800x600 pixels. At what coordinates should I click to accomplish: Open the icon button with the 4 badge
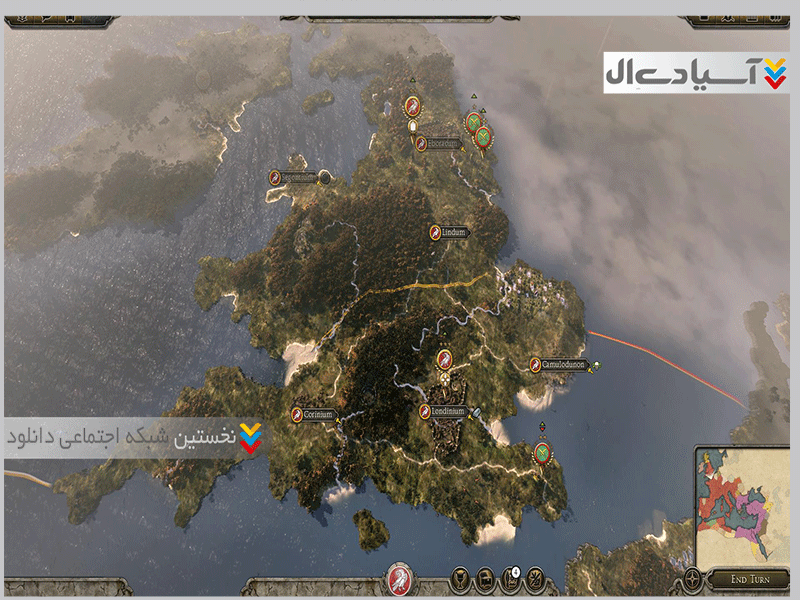click(x=510, y=578)
